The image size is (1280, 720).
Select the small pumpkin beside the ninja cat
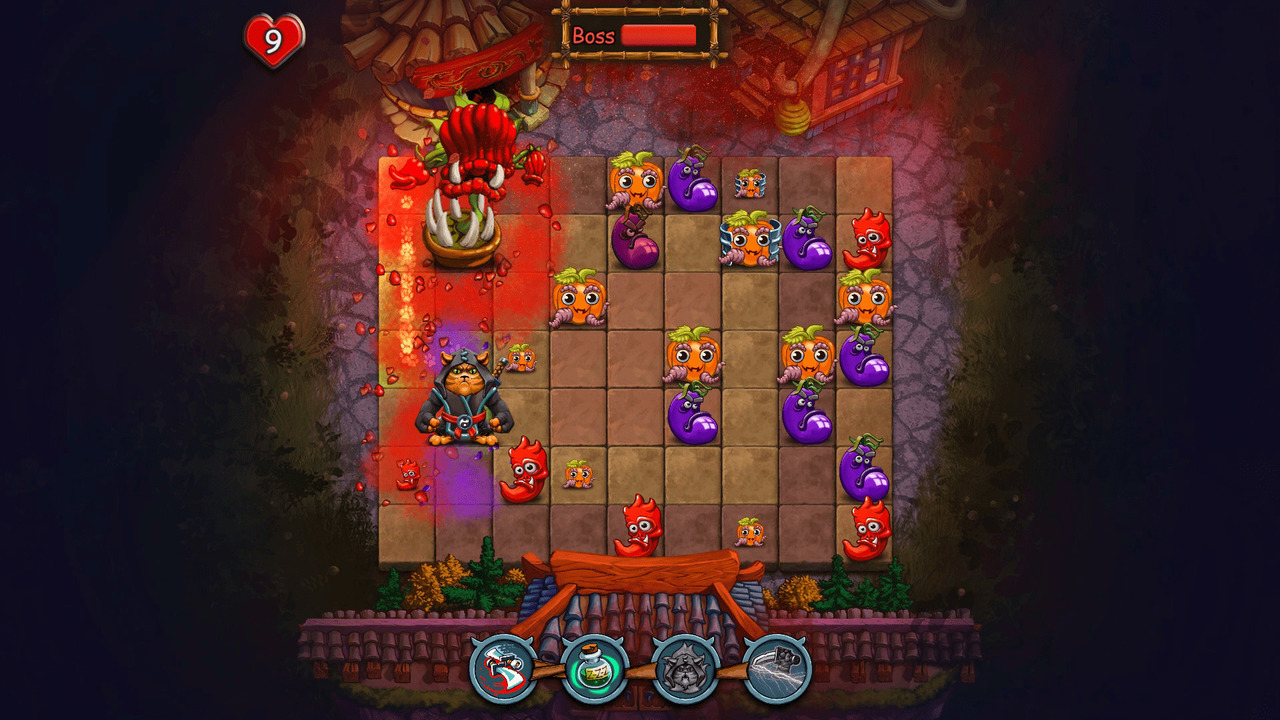[521, 358]
